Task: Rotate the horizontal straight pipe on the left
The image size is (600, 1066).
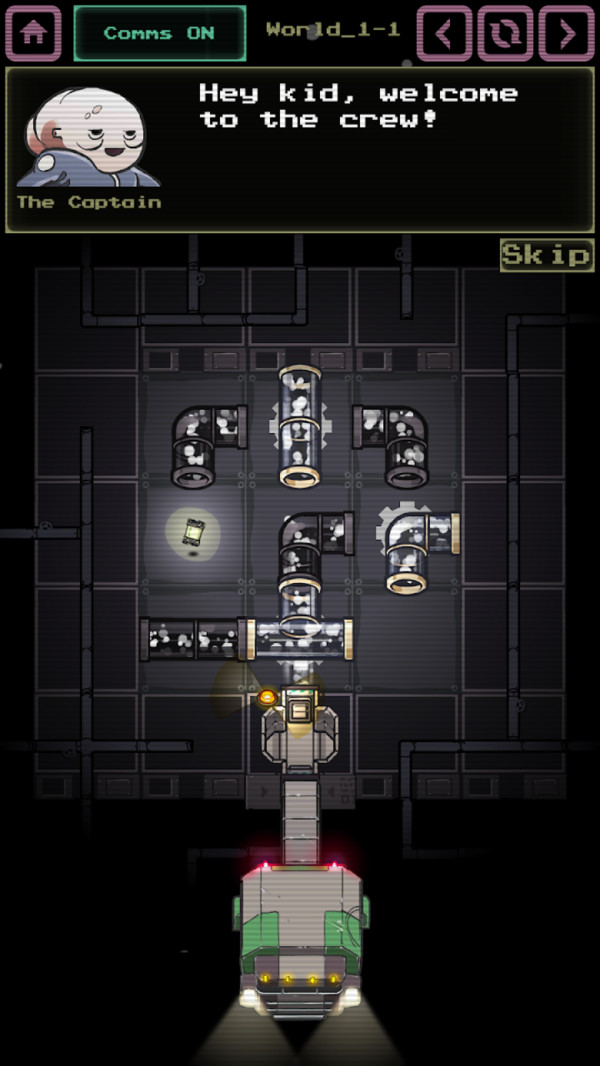Action: pos(193,638)
